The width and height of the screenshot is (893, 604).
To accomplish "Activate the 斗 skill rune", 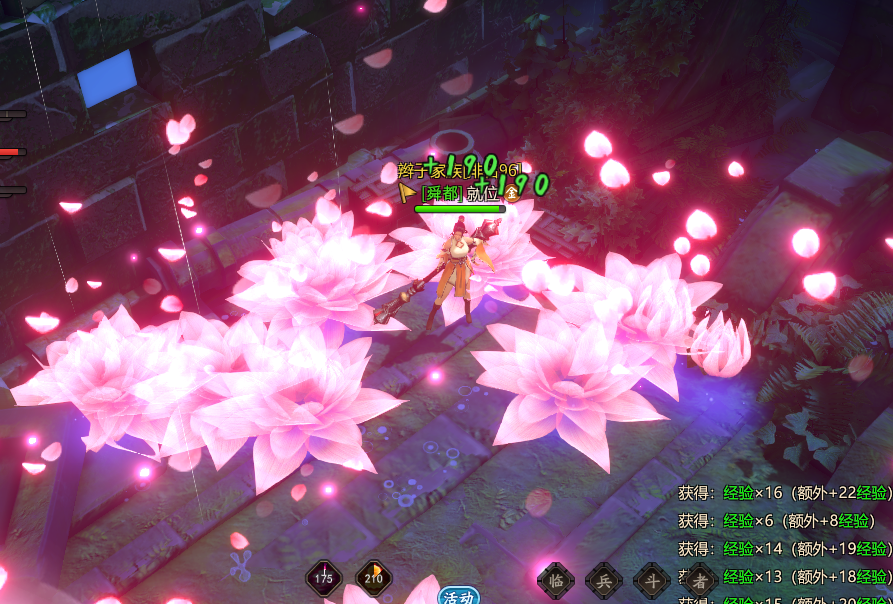I will click(652, 579).
